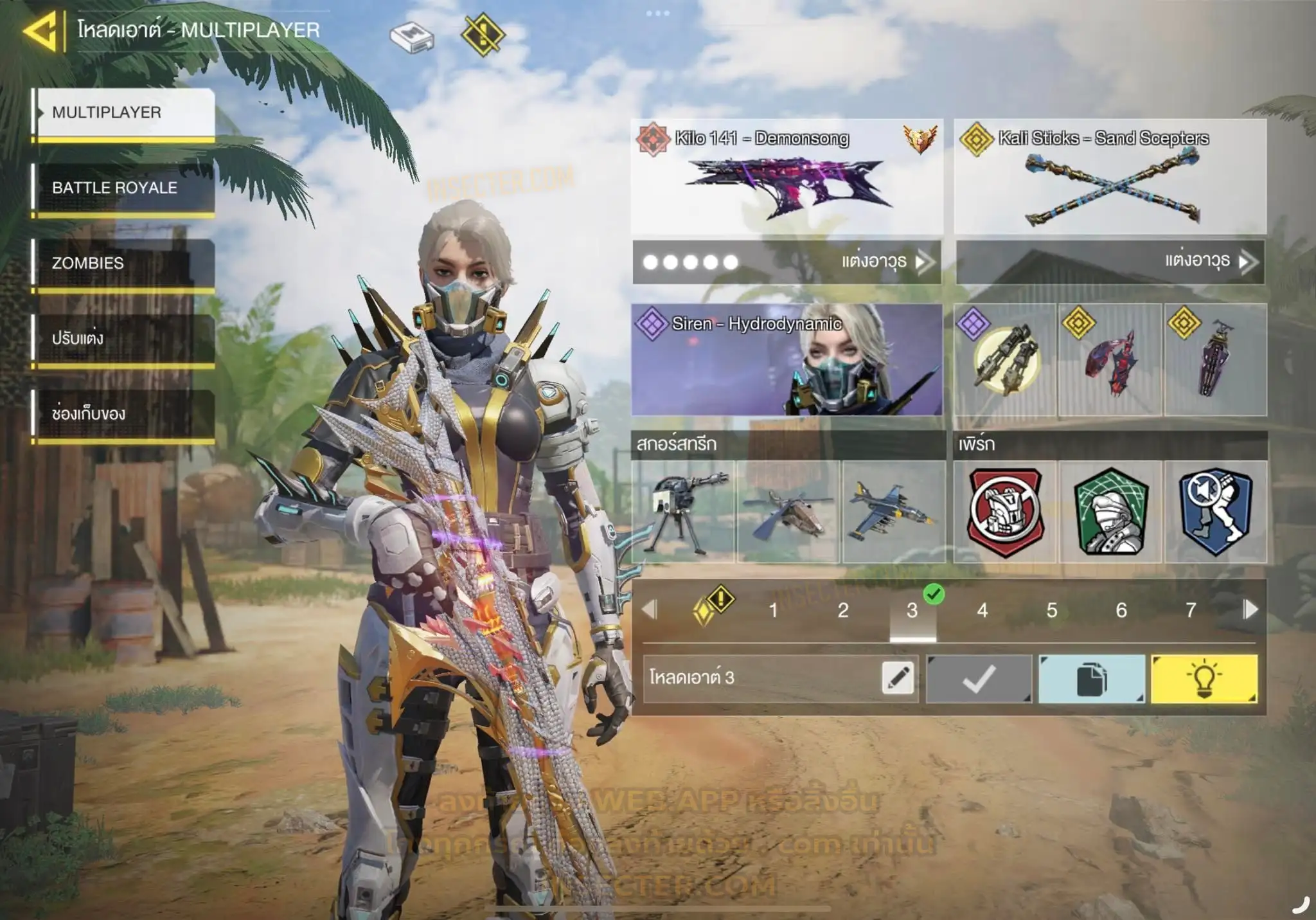This screenshot has width=1316, height=920.
Task: Select the Siren Hydrodynamic operator card
Action: [787, 360]
